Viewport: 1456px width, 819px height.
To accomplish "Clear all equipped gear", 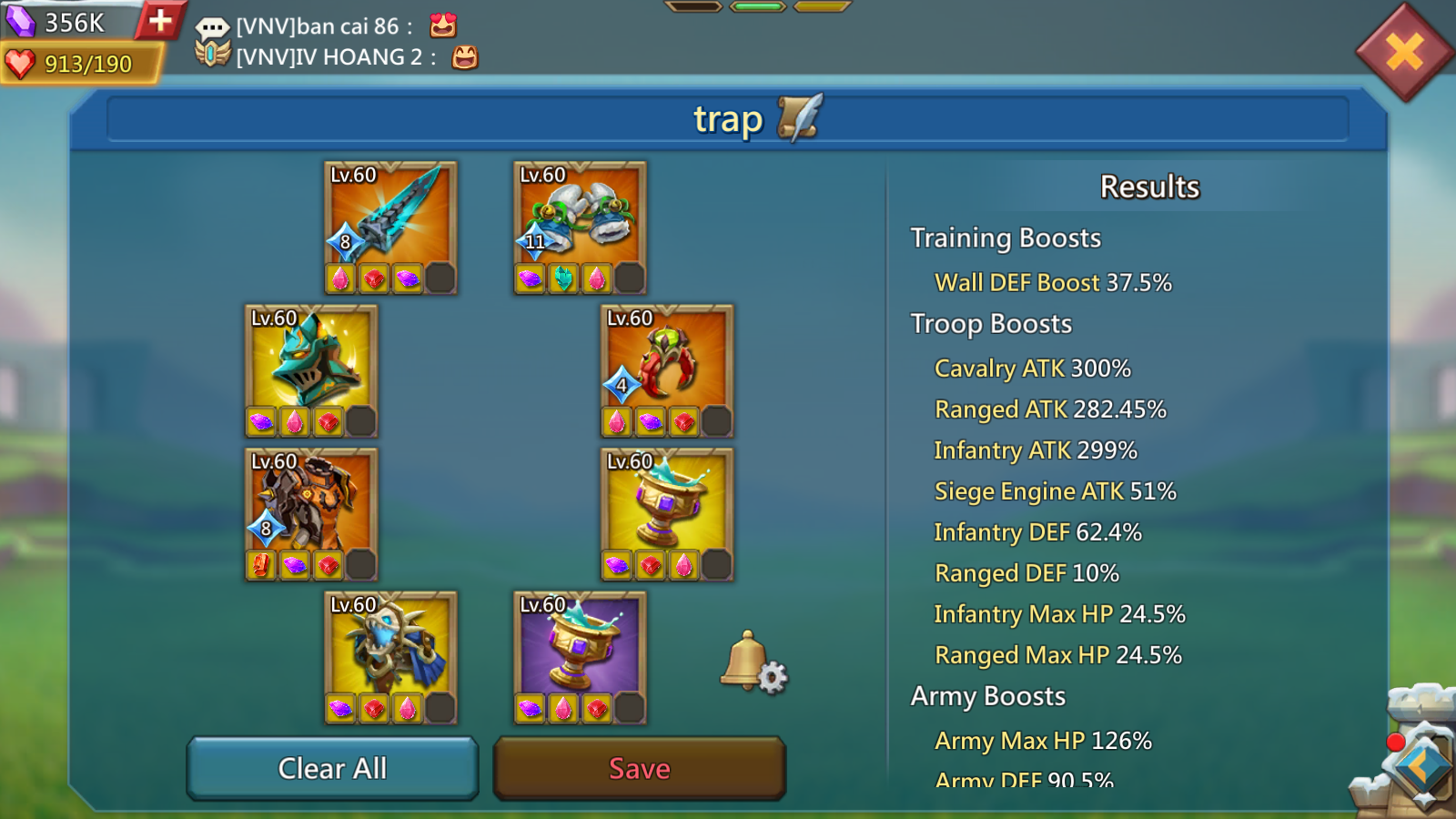I will coord(332,769).
